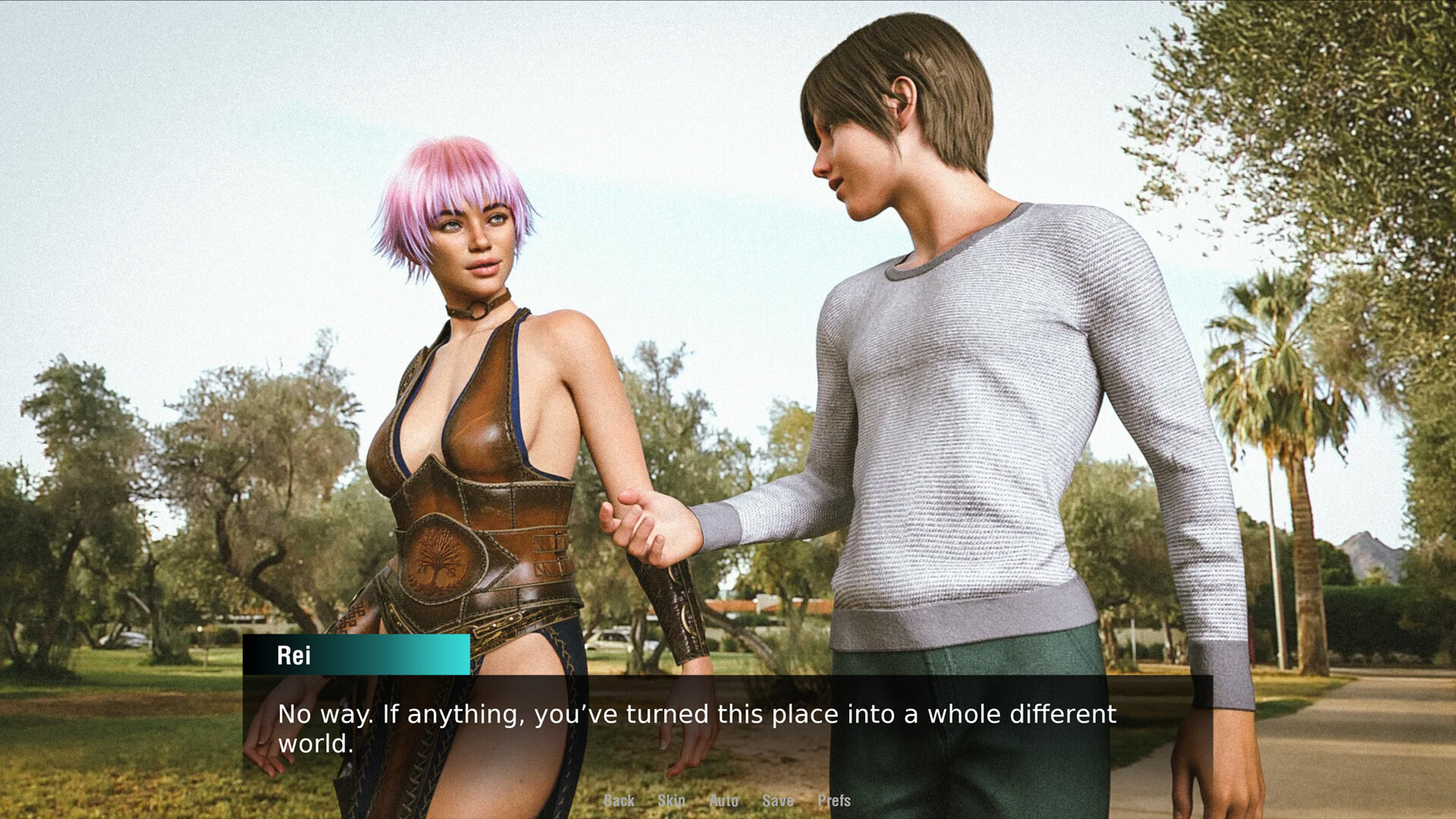Click Skip to fast-forward dialogue
Screen dimensions: 1456x819
672,800
